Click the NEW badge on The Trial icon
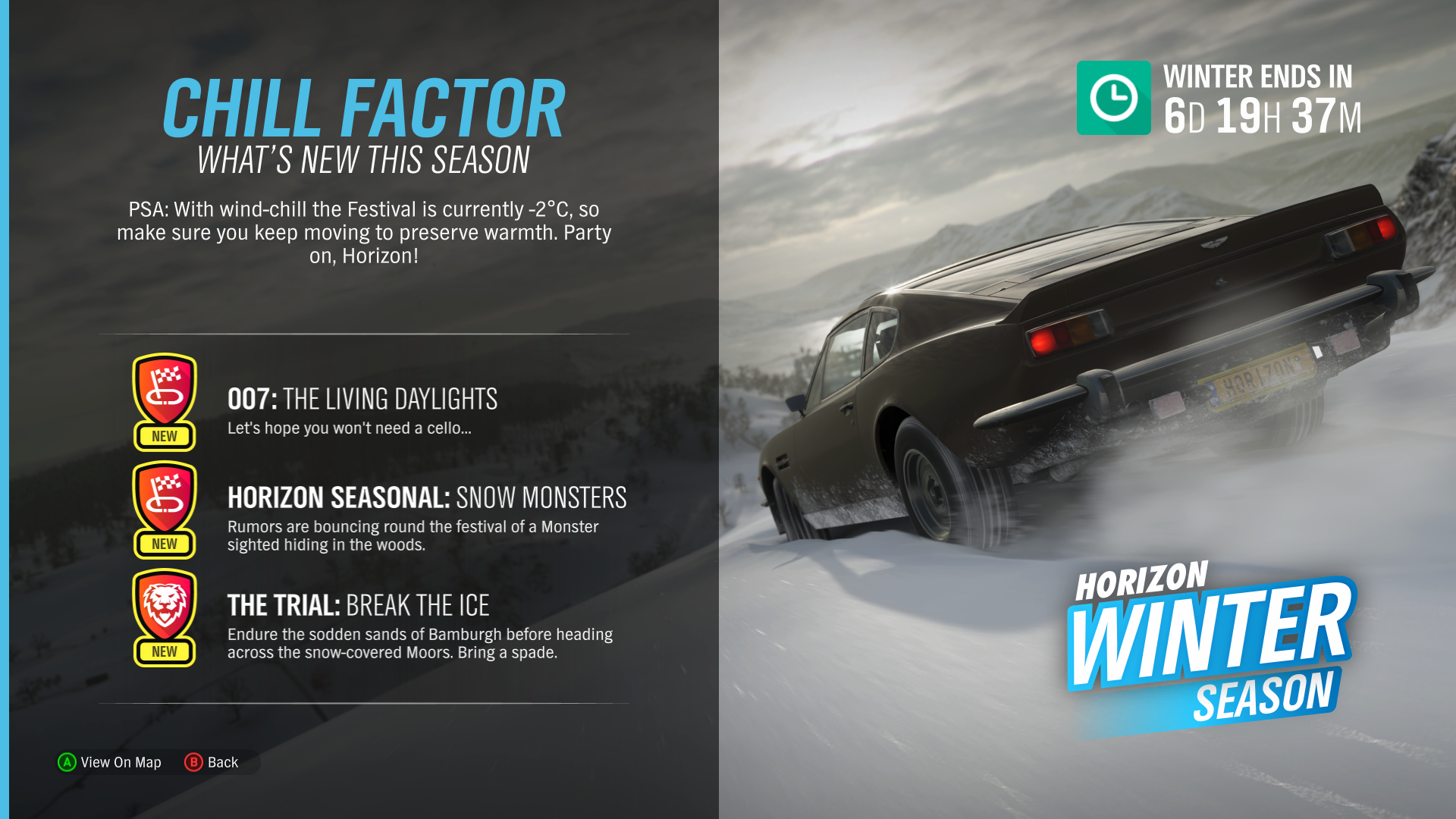This screenshot has height=819, width=1456. click(164, 651)
